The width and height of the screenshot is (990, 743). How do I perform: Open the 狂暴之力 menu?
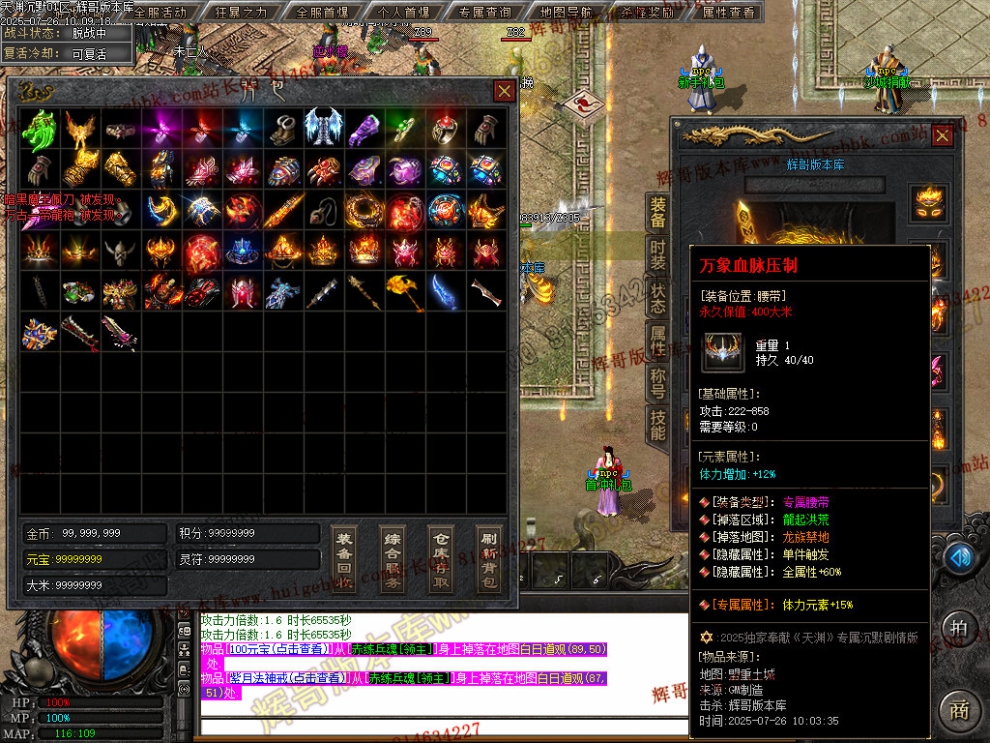241,12
